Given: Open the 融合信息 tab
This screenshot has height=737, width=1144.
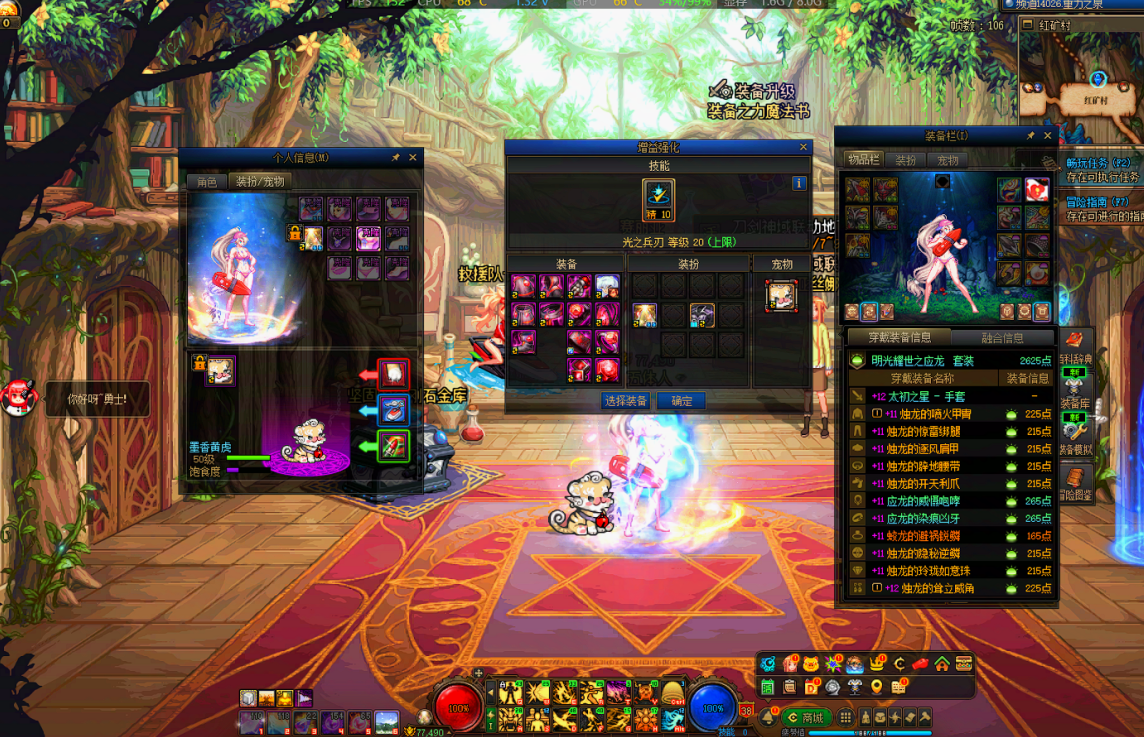Looking at the screenshot, I should click(1003, 338).
